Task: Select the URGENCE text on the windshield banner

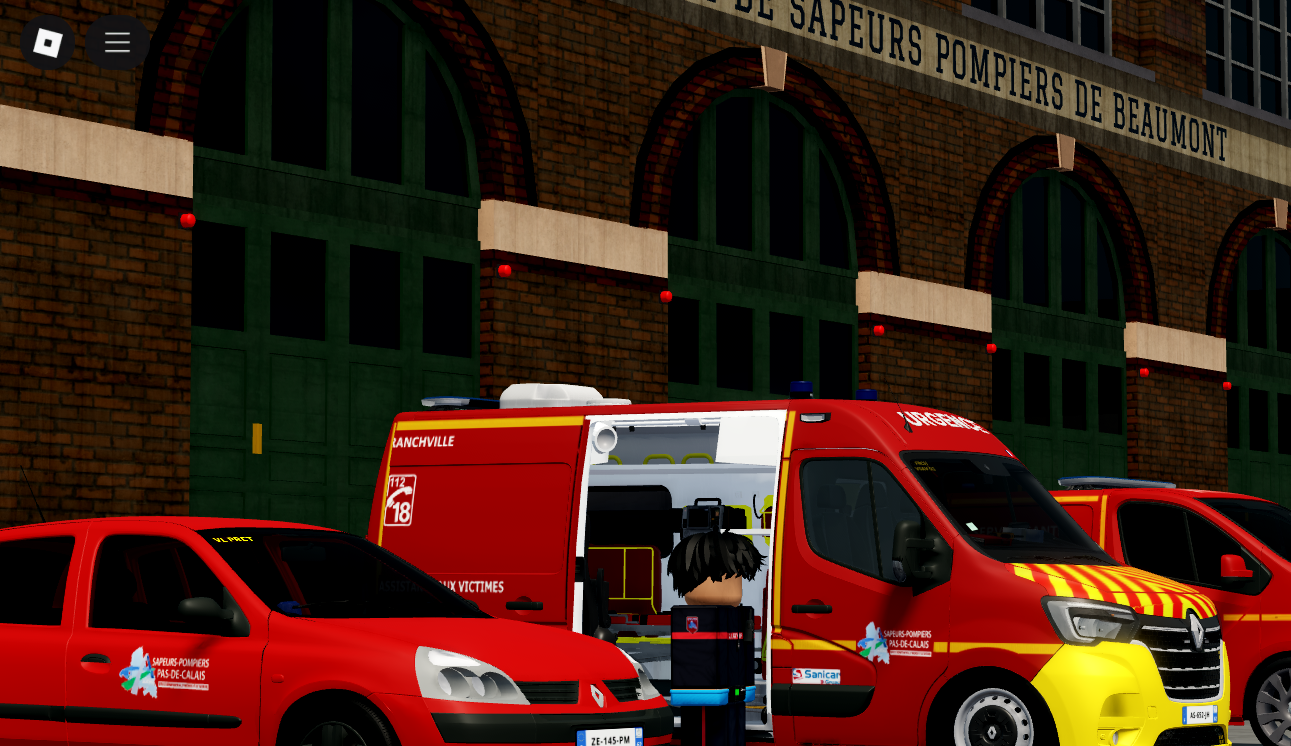Action: tap(937, 421)
